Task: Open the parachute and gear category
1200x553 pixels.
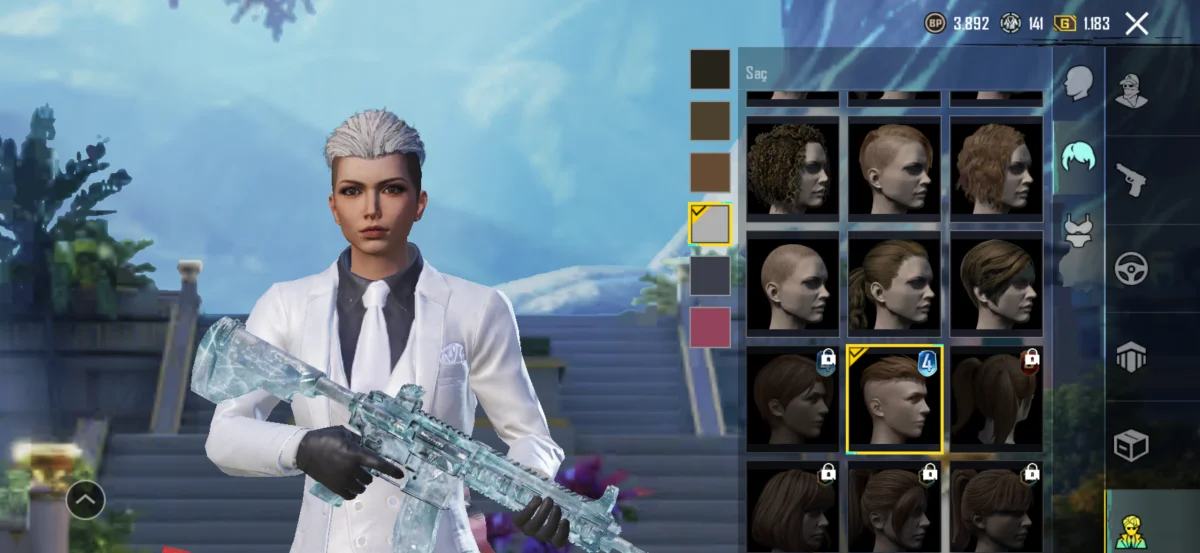Action: click(x=1132, y=357)
